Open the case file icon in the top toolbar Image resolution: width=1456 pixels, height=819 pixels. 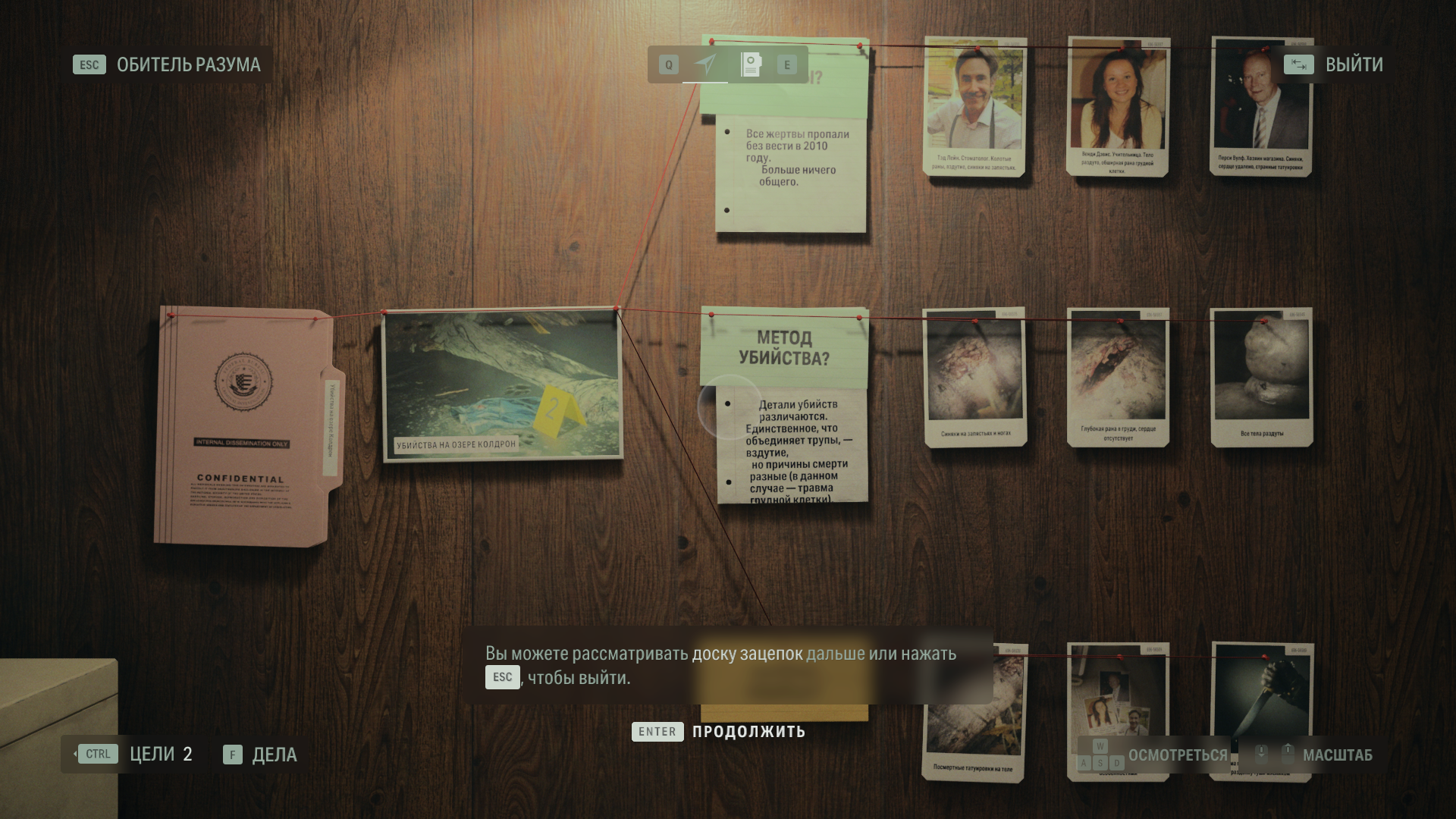tap(750, 64)
